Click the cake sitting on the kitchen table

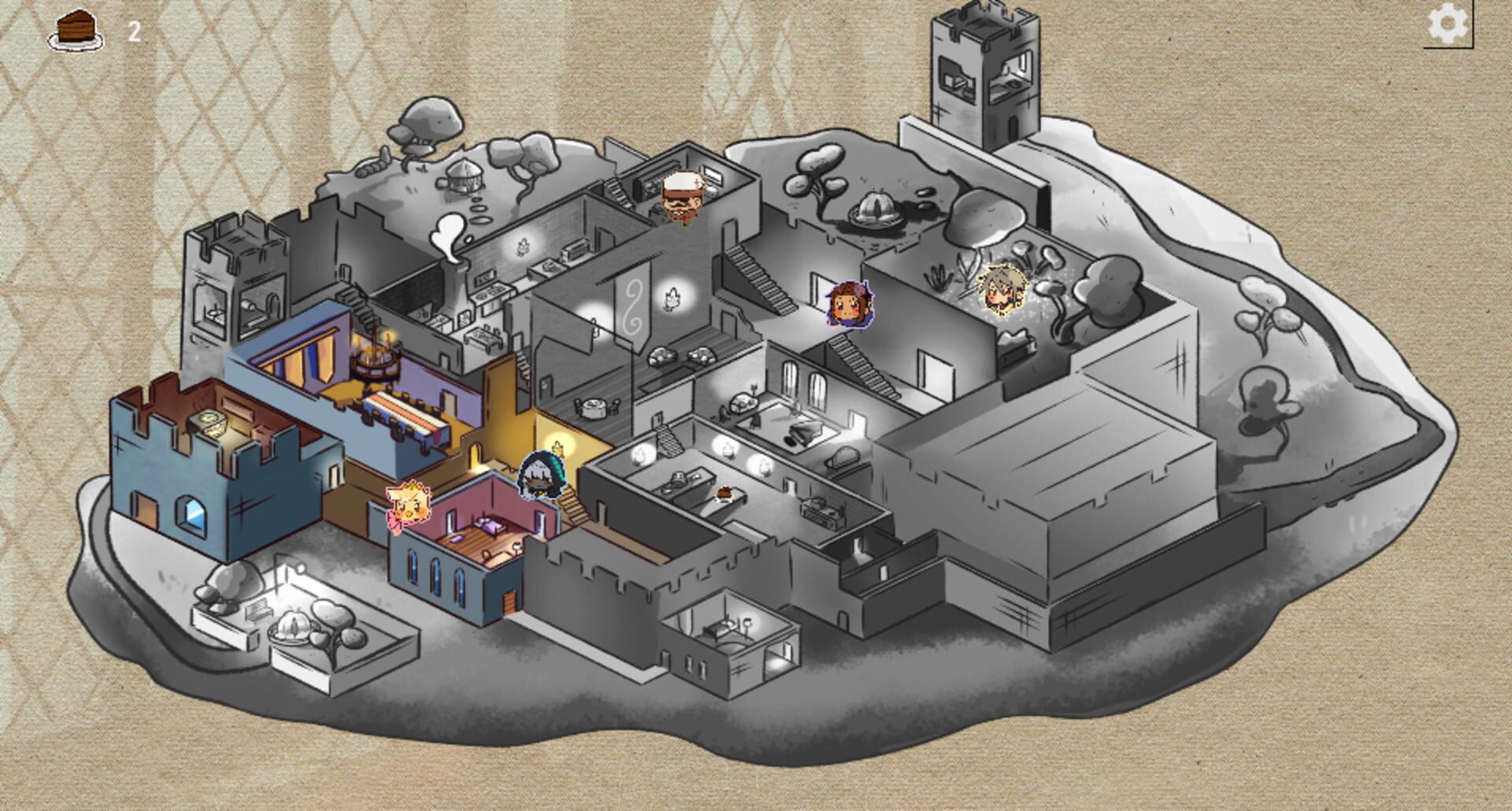pyautogui.click(x=724, y=494)
